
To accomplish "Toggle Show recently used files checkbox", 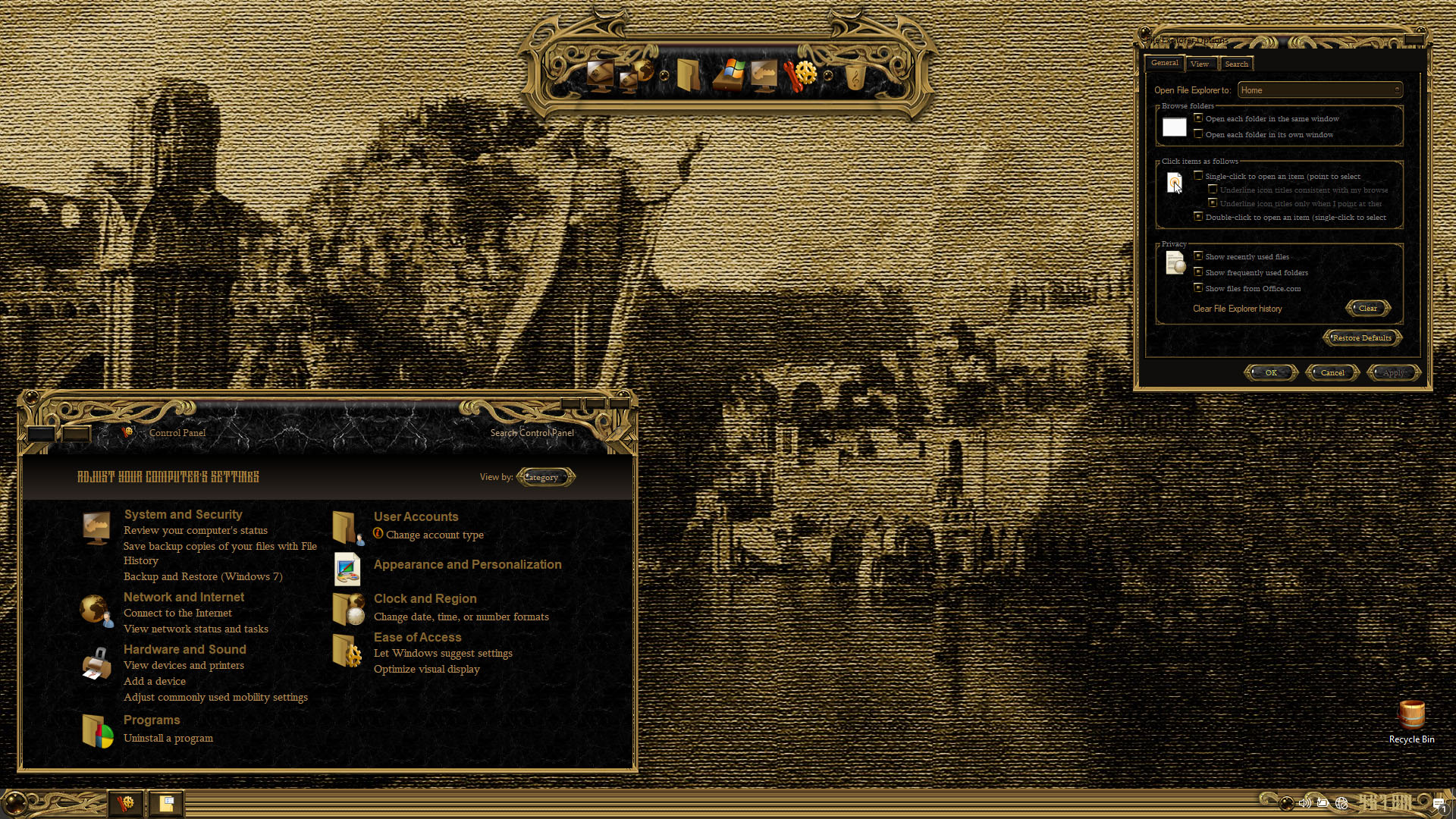I will coord(1198,256).
